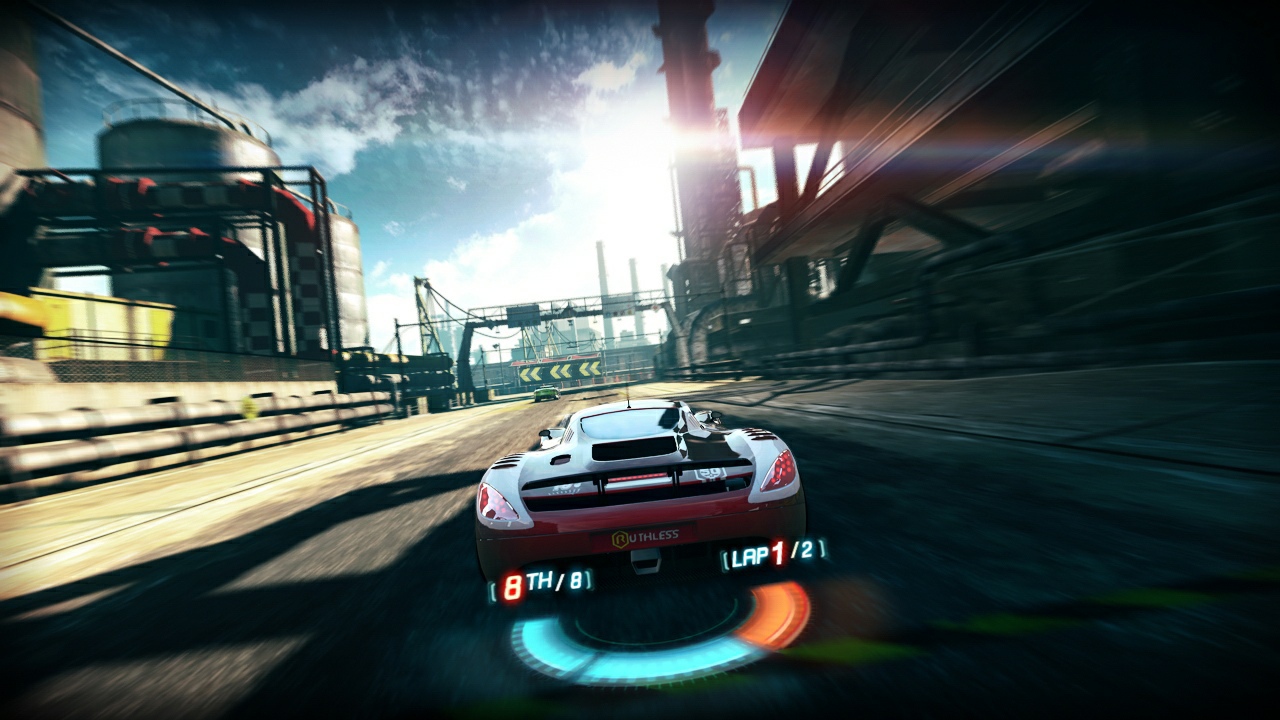Screen dimensions: 1280x720
Task: Click the green rival car ahead
Action: (x=546, y=393)
